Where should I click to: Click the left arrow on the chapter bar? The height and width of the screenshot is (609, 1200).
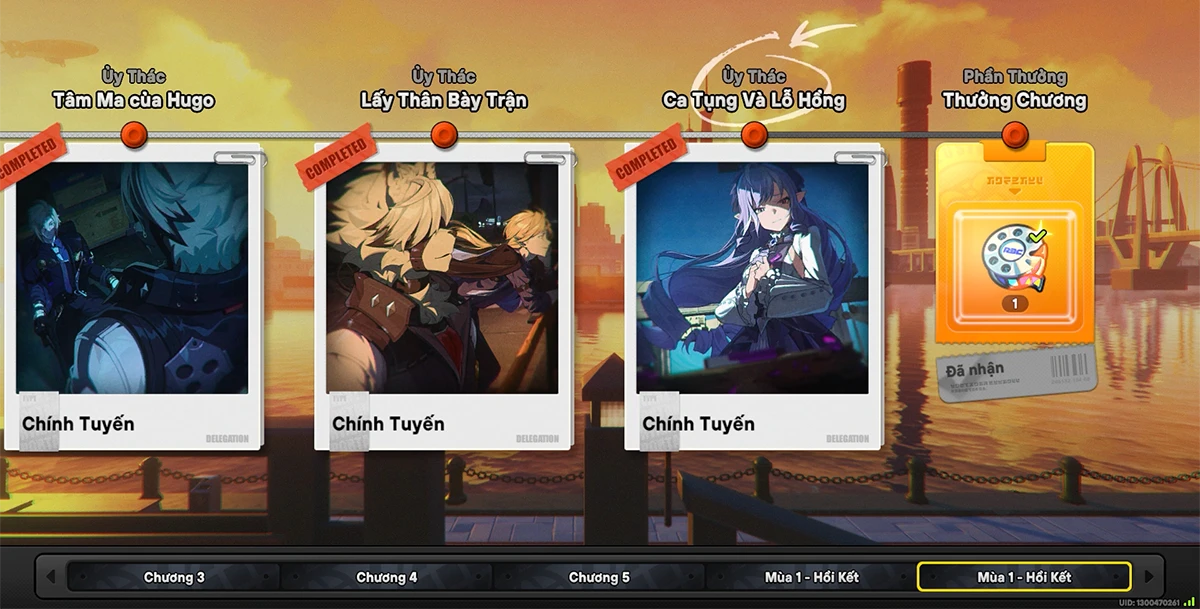[51, 577]
